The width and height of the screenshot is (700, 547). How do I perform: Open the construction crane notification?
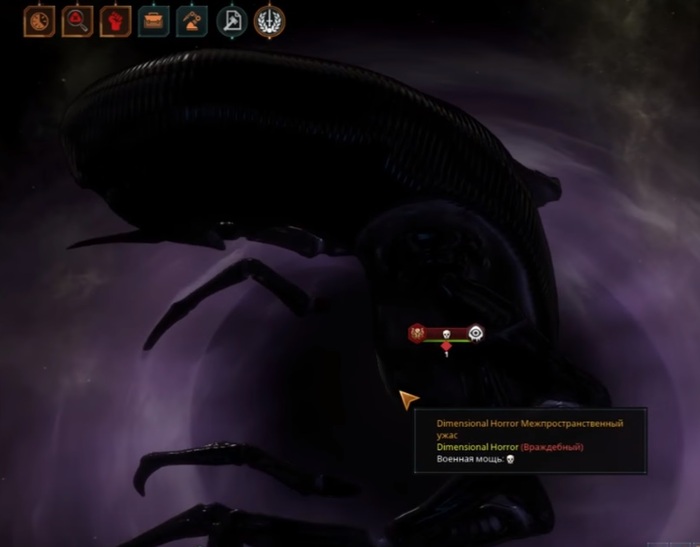click(192, 21)
